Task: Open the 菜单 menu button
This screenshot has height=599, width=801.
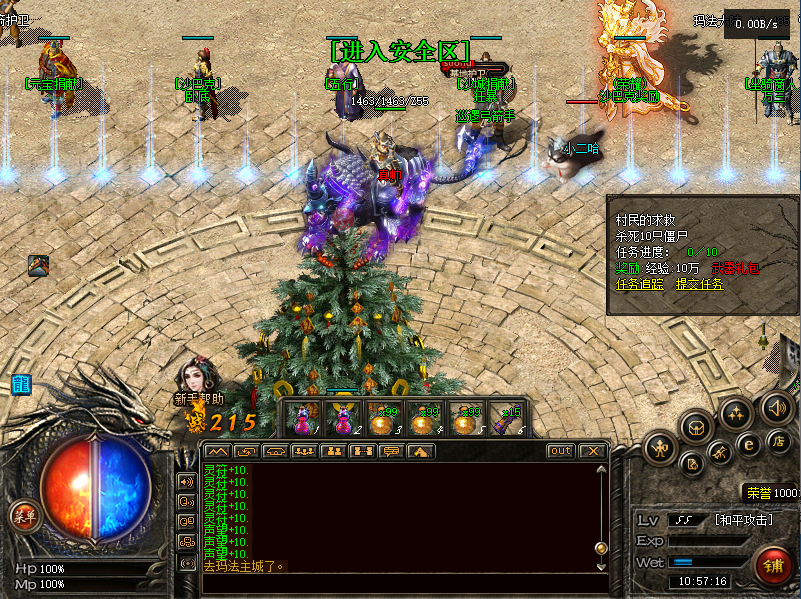Action: click(23, 516)
